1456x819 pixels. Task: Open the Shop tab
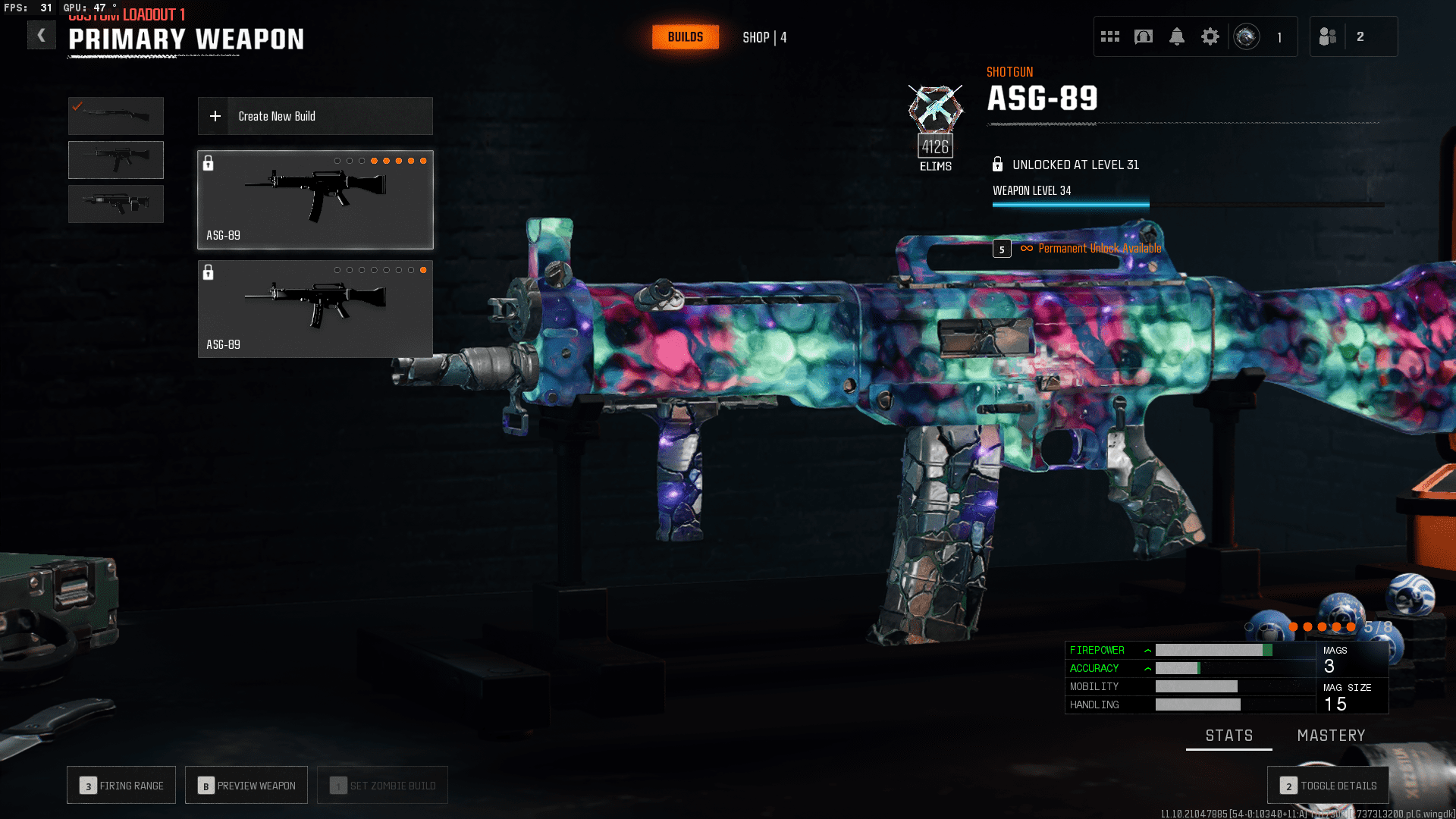click(764, 37)
